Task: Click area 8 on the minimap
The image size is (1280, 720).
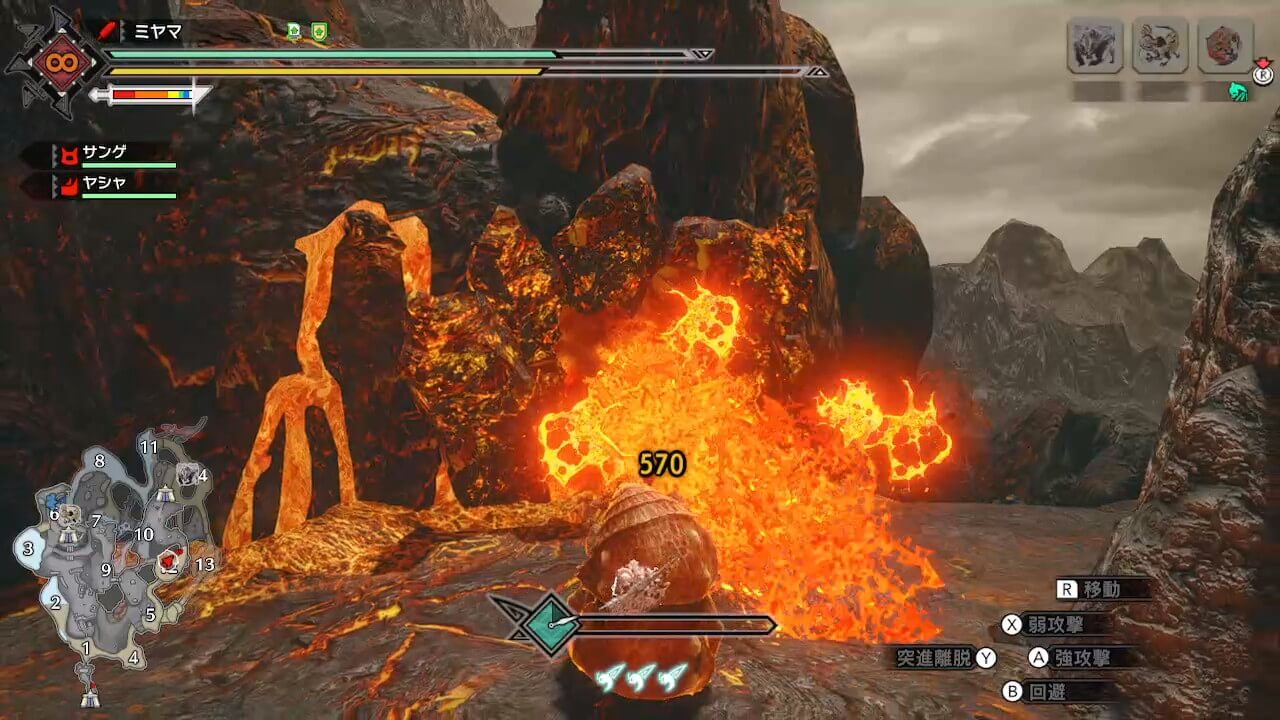Action: coord(99,461)
